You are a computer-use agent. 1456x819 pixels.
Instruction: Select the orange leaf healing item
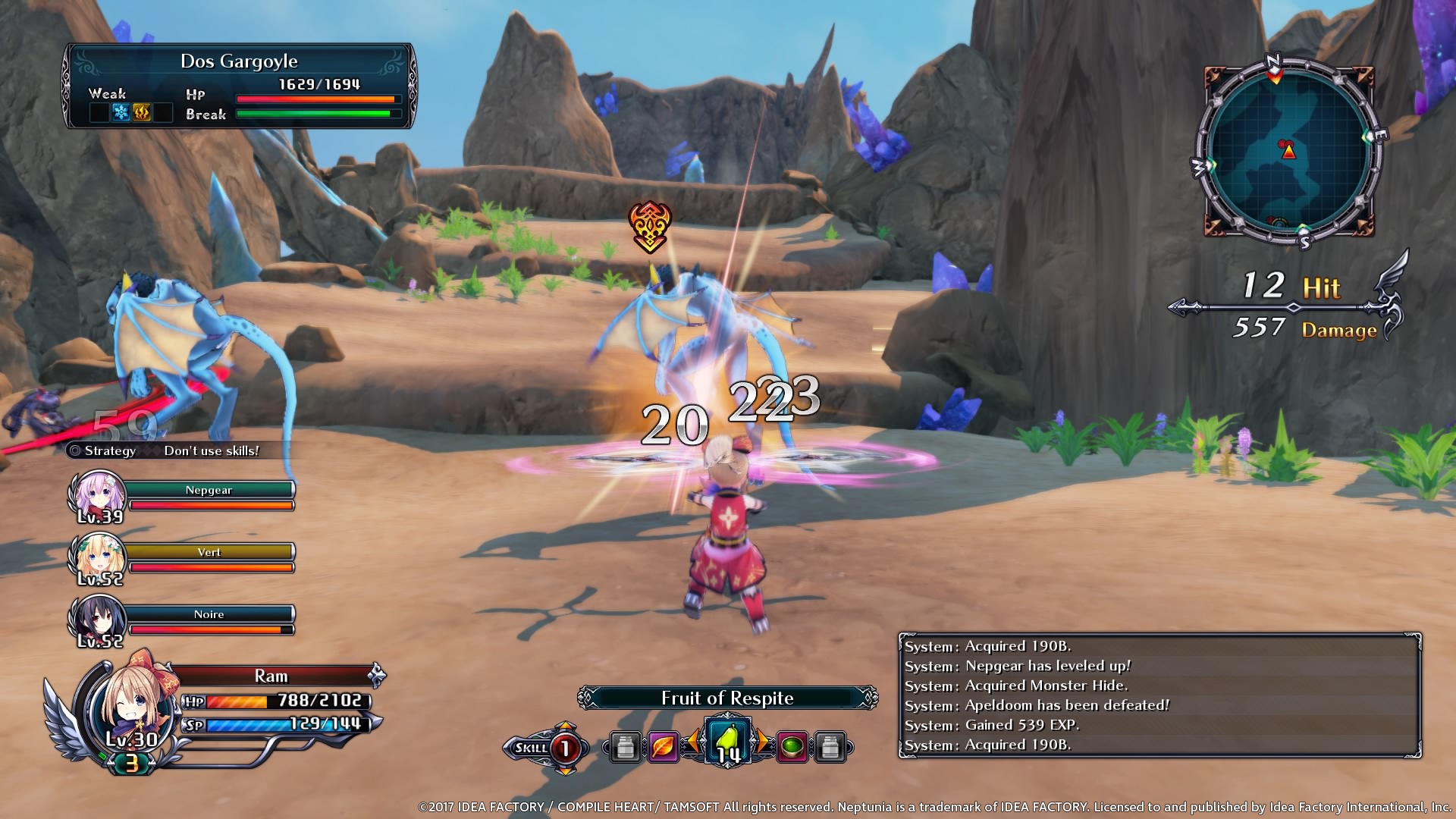coord(663,745)
